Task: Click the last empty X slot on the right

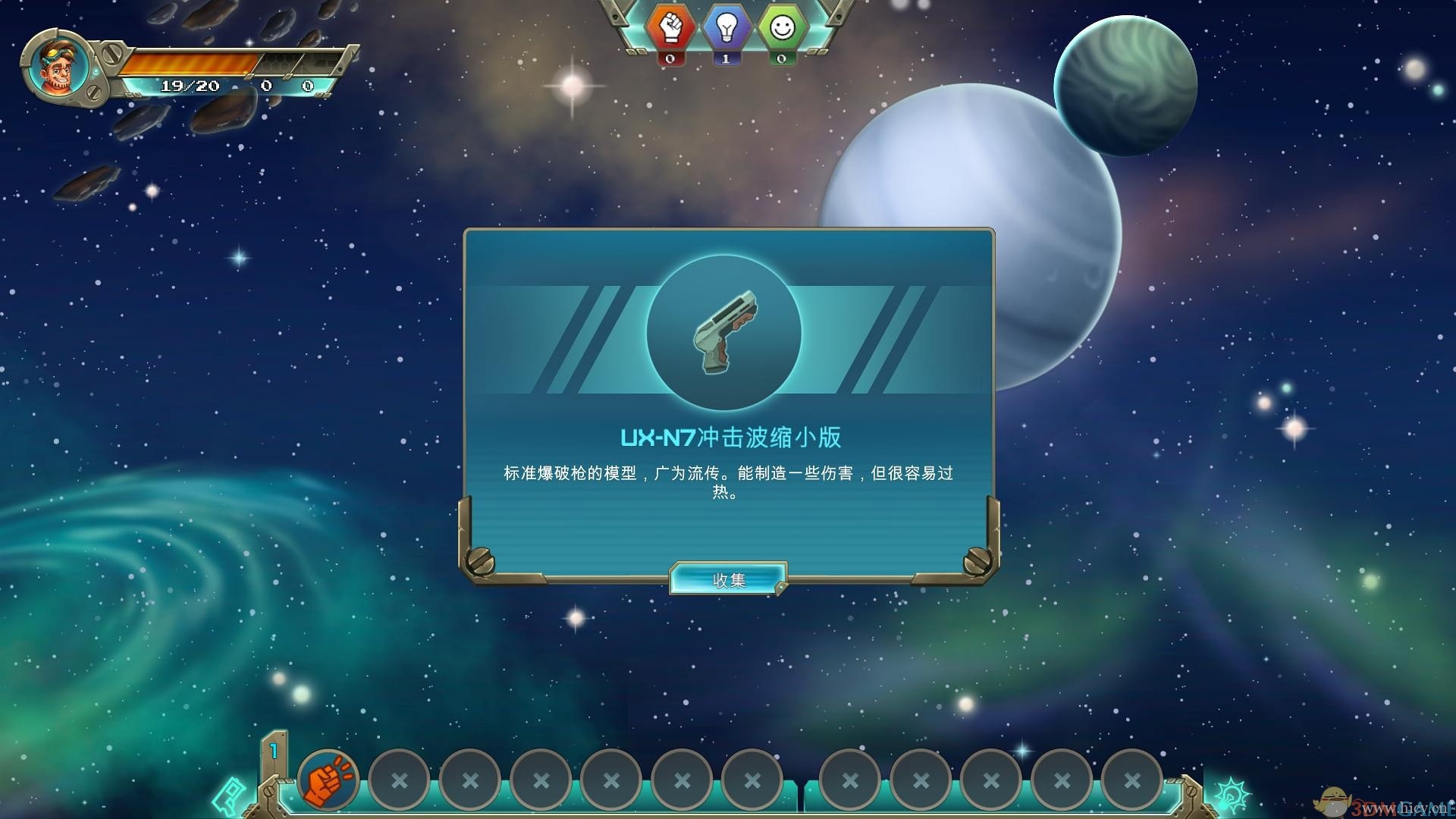Action: point(1132,778)
